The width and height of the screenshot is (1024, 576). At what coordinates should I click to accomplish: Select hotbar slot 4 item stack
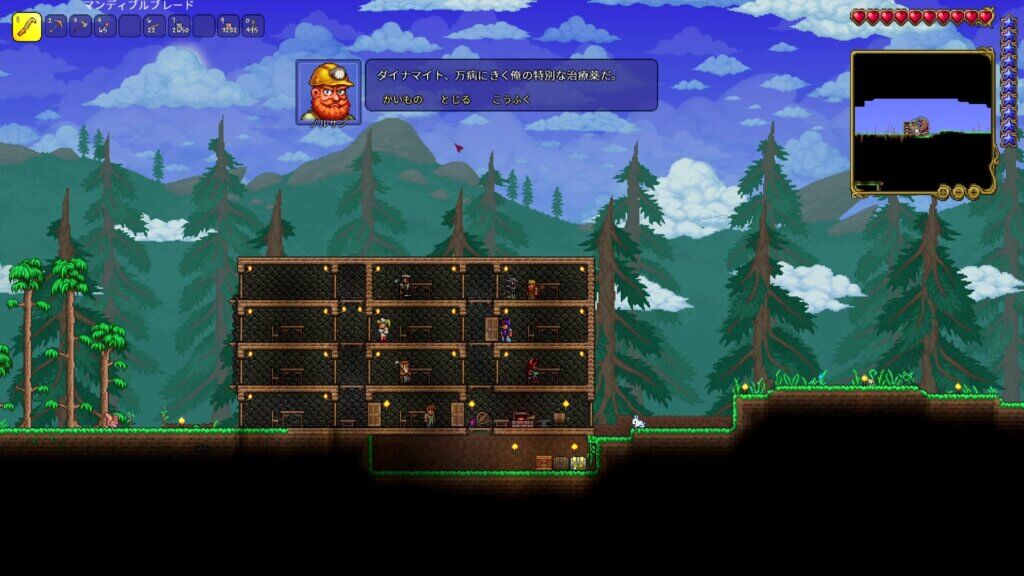pyautogui.click(x=105, y=26)
